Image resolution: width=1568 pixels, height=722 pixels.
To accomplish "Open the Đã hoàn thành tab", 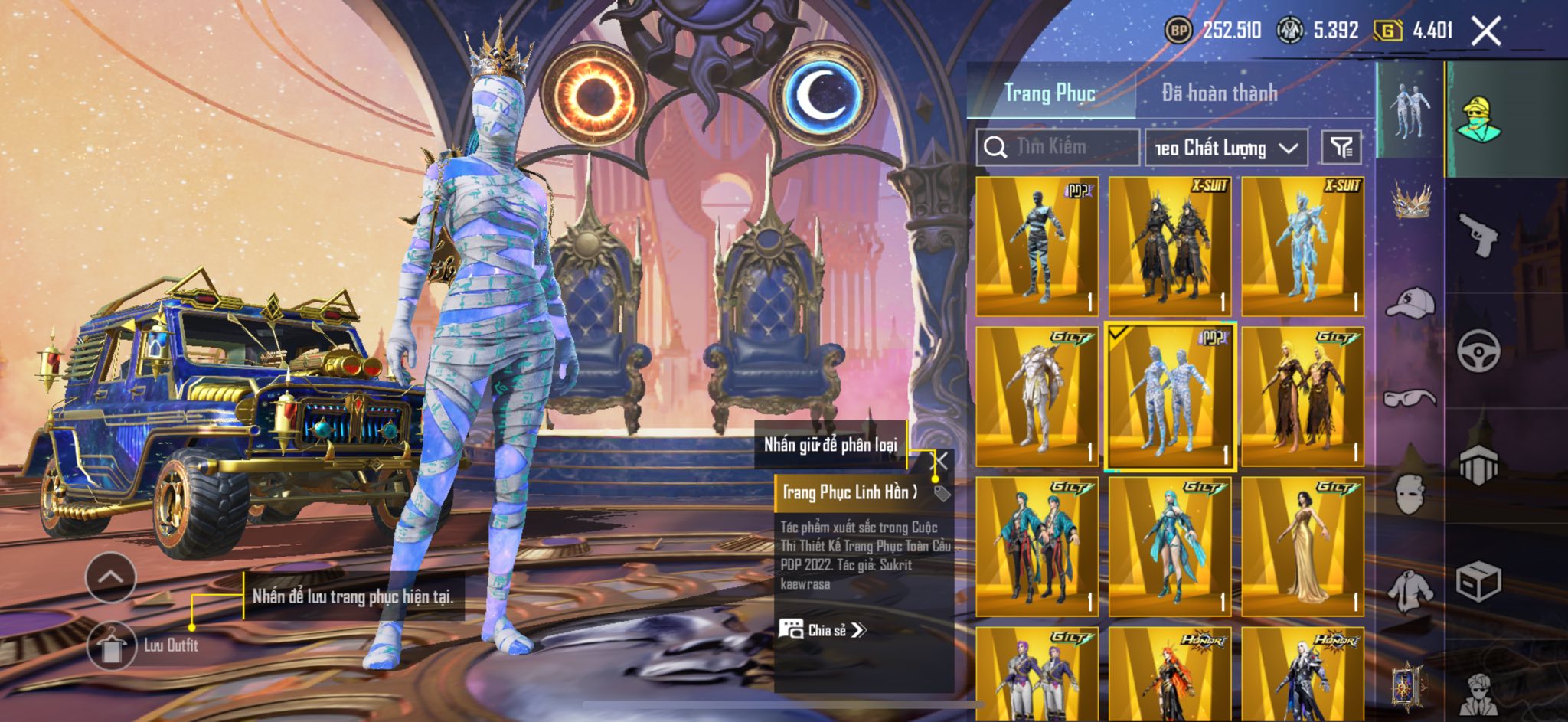I will tap(1219, 93).
